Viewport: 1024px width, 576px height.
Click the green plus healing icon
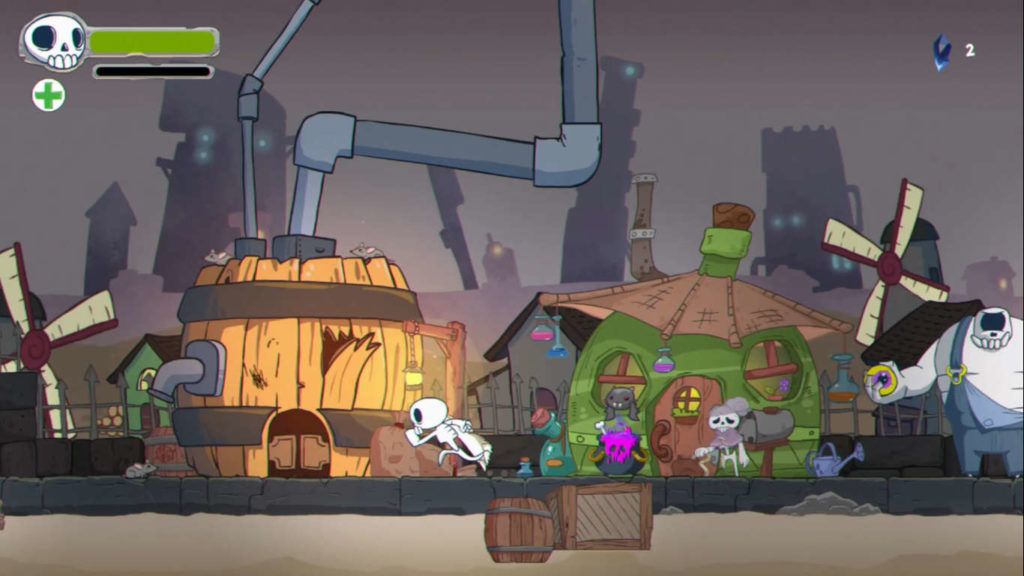click(x=48, y=95)
